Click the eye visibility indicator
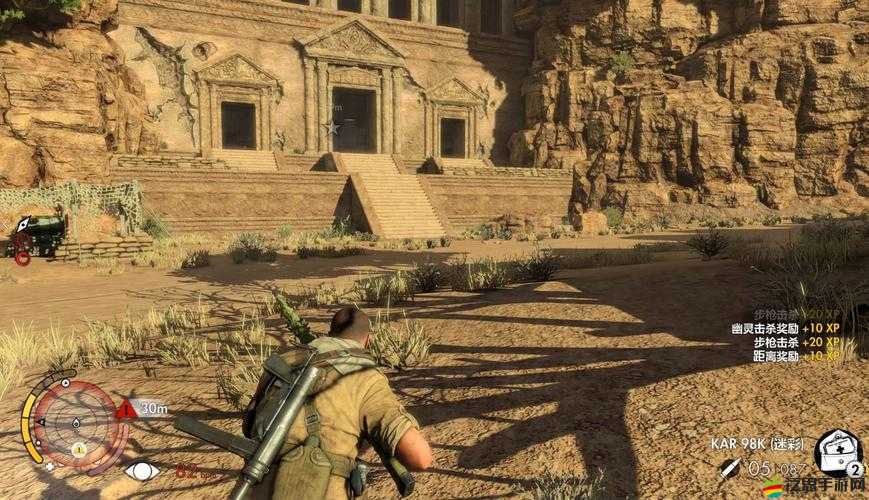The width and height of the screenshot is (869, 500). point(142,470)
